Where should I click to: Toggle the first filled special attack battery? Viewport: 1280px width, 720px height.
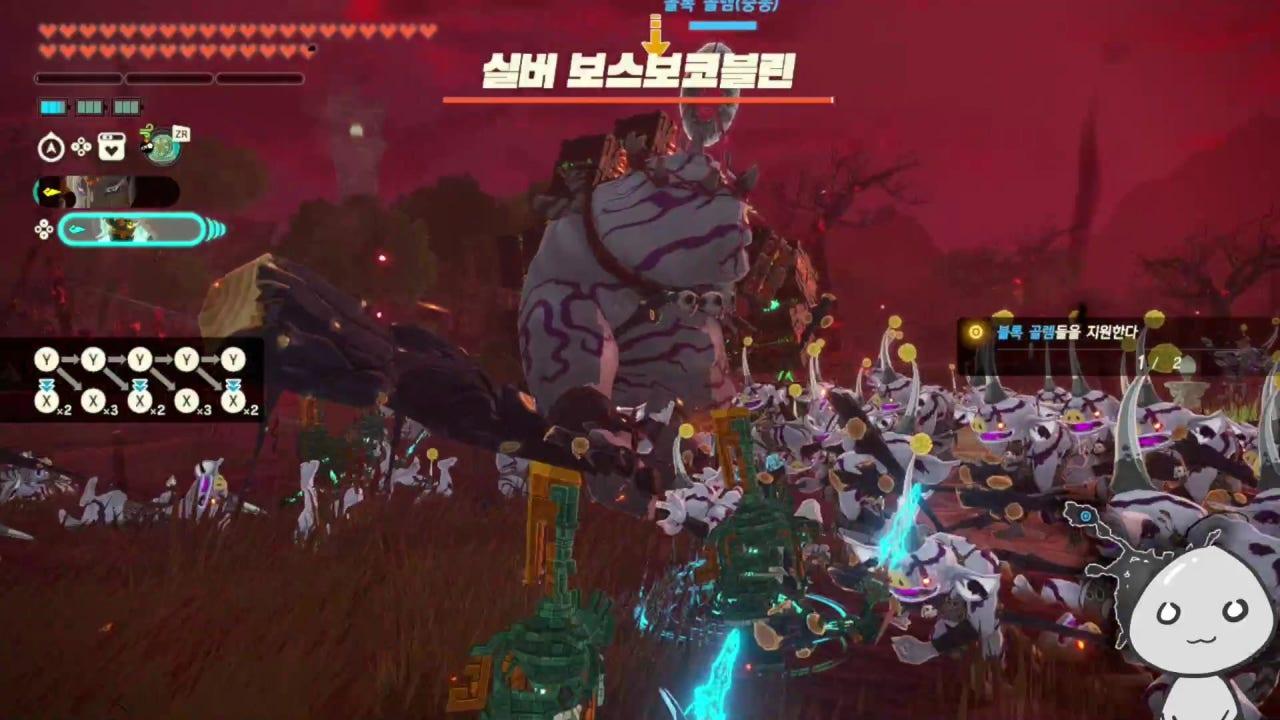(52, 107)
